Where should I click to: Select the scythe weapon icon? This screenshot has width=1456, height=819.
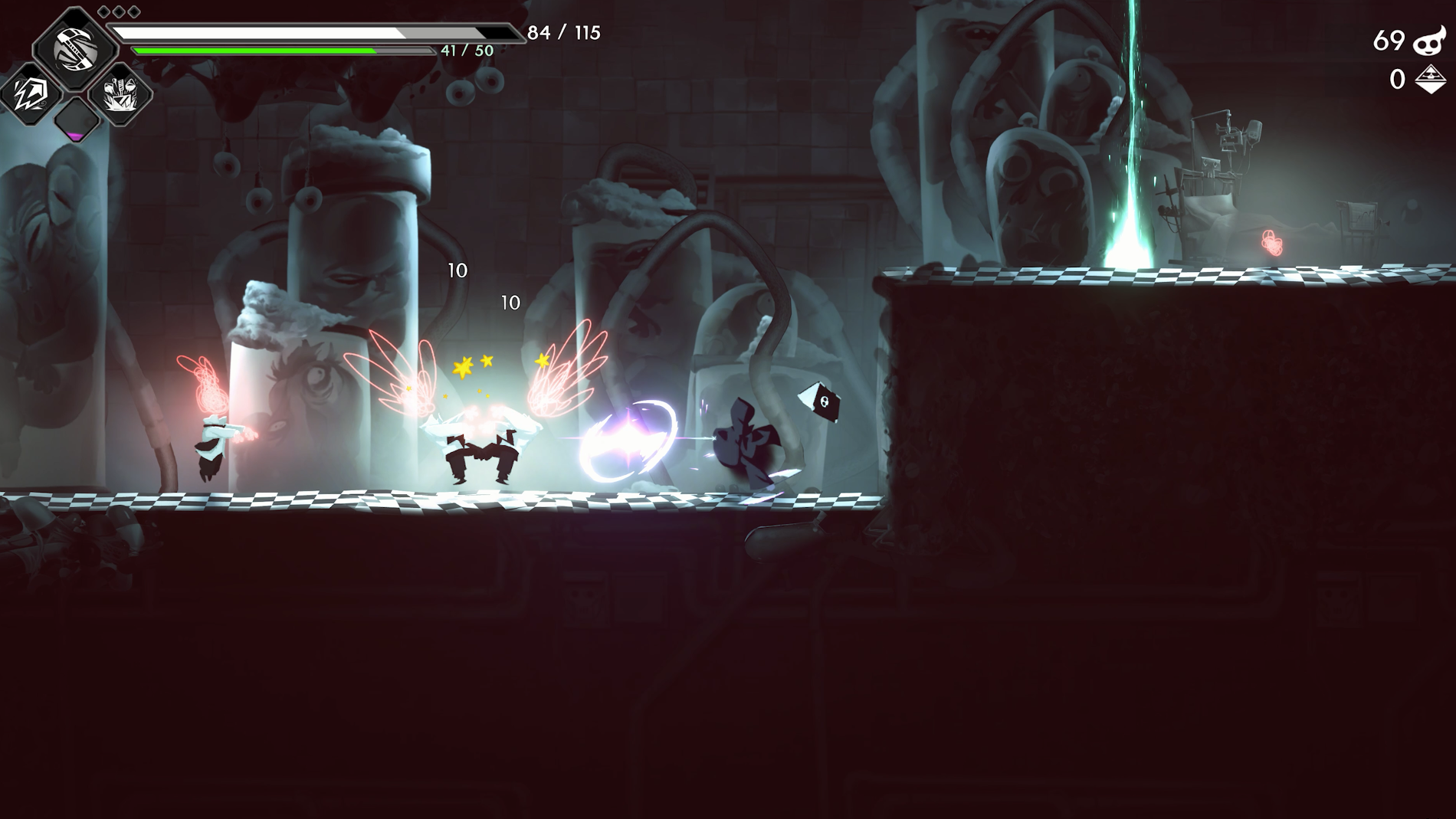74,48
